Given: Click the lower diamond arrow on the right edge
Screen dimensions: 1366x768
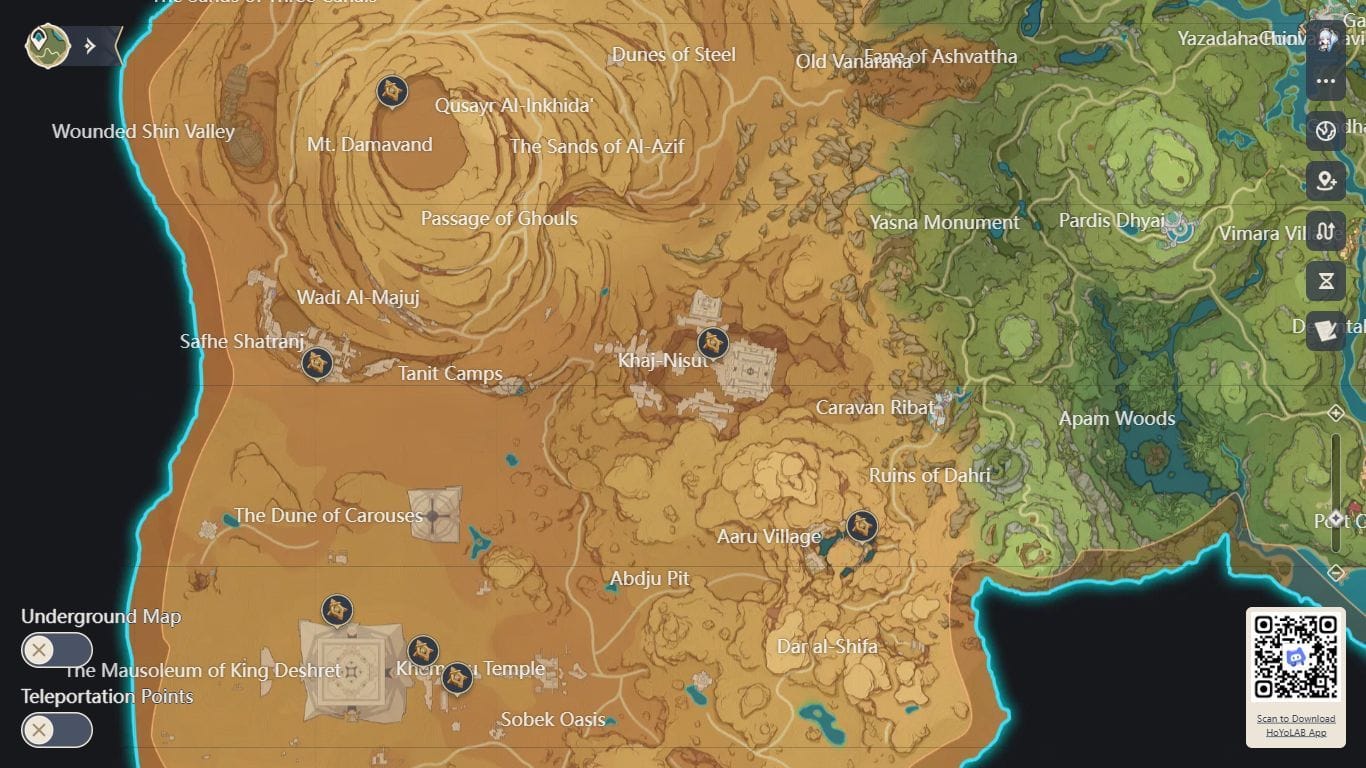Looking at the screenshot, I should pyautogui.click(x=1337, y=572).
